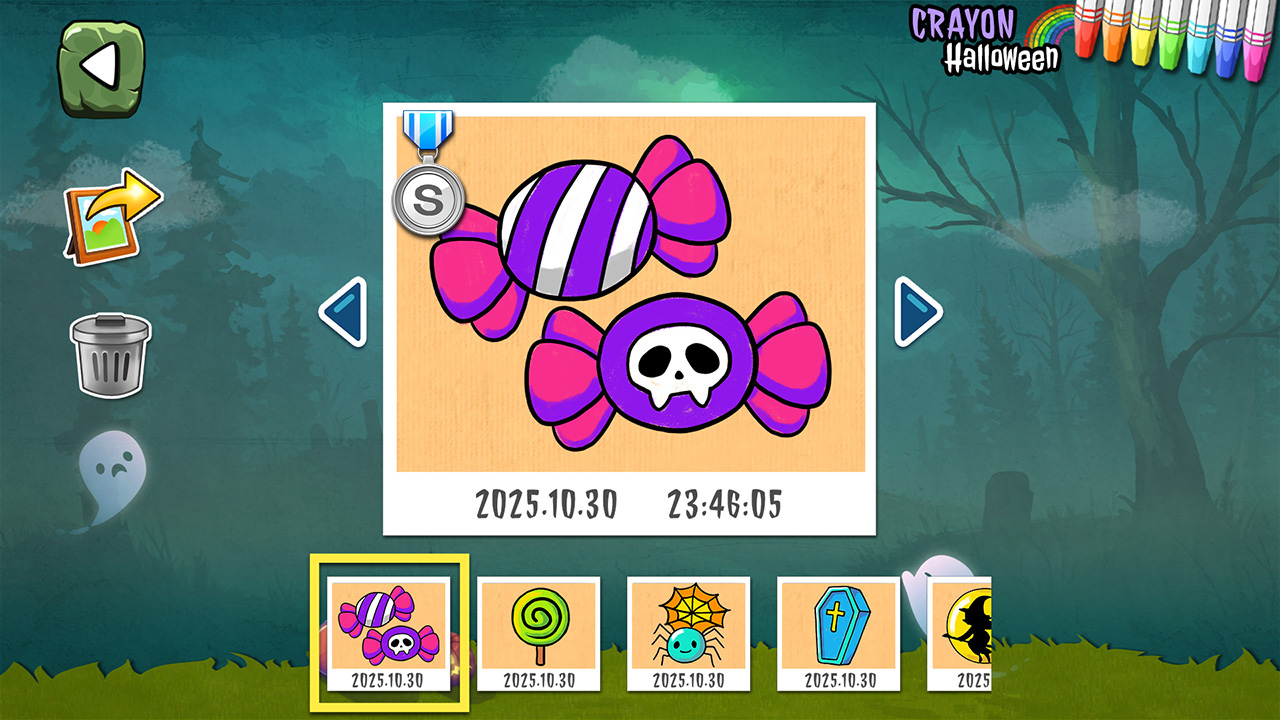The width and height of the screenshot is (1280, 720).
Task: Click the trash can delete icon
Action: (x=108, y=354)
